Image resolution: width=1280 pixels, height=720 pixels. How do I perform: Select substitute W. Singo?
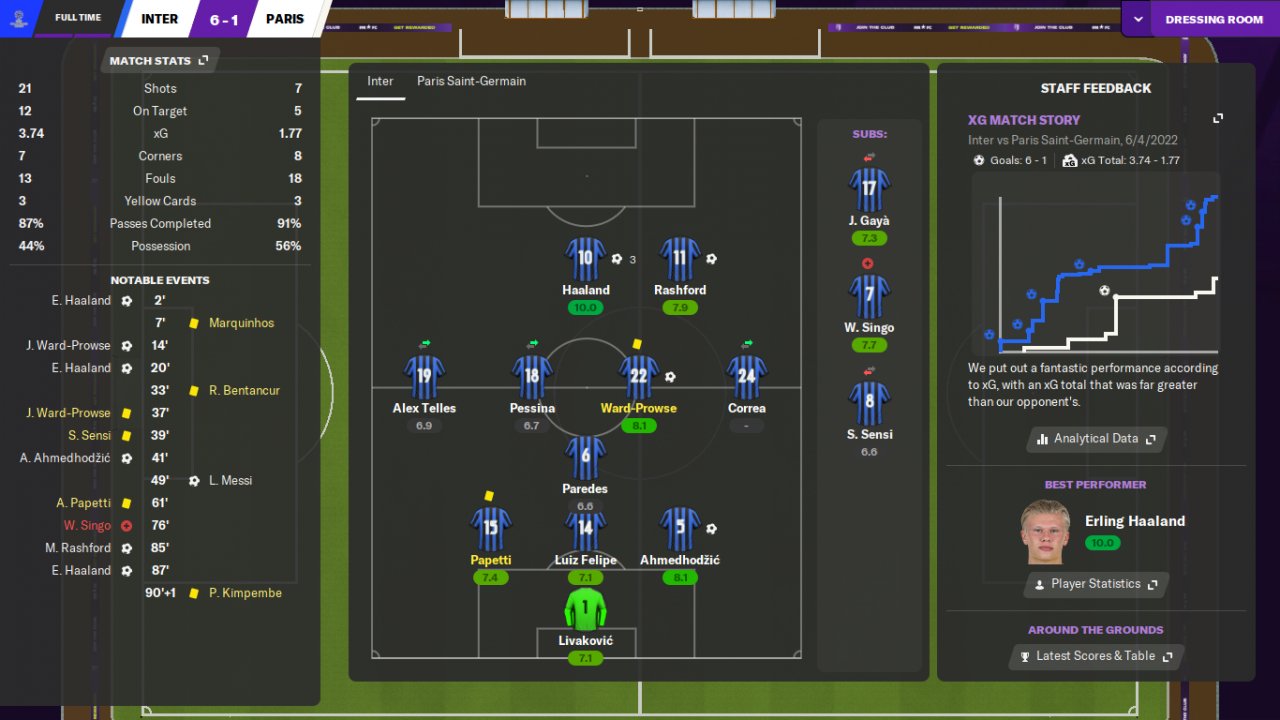(868, 297)
